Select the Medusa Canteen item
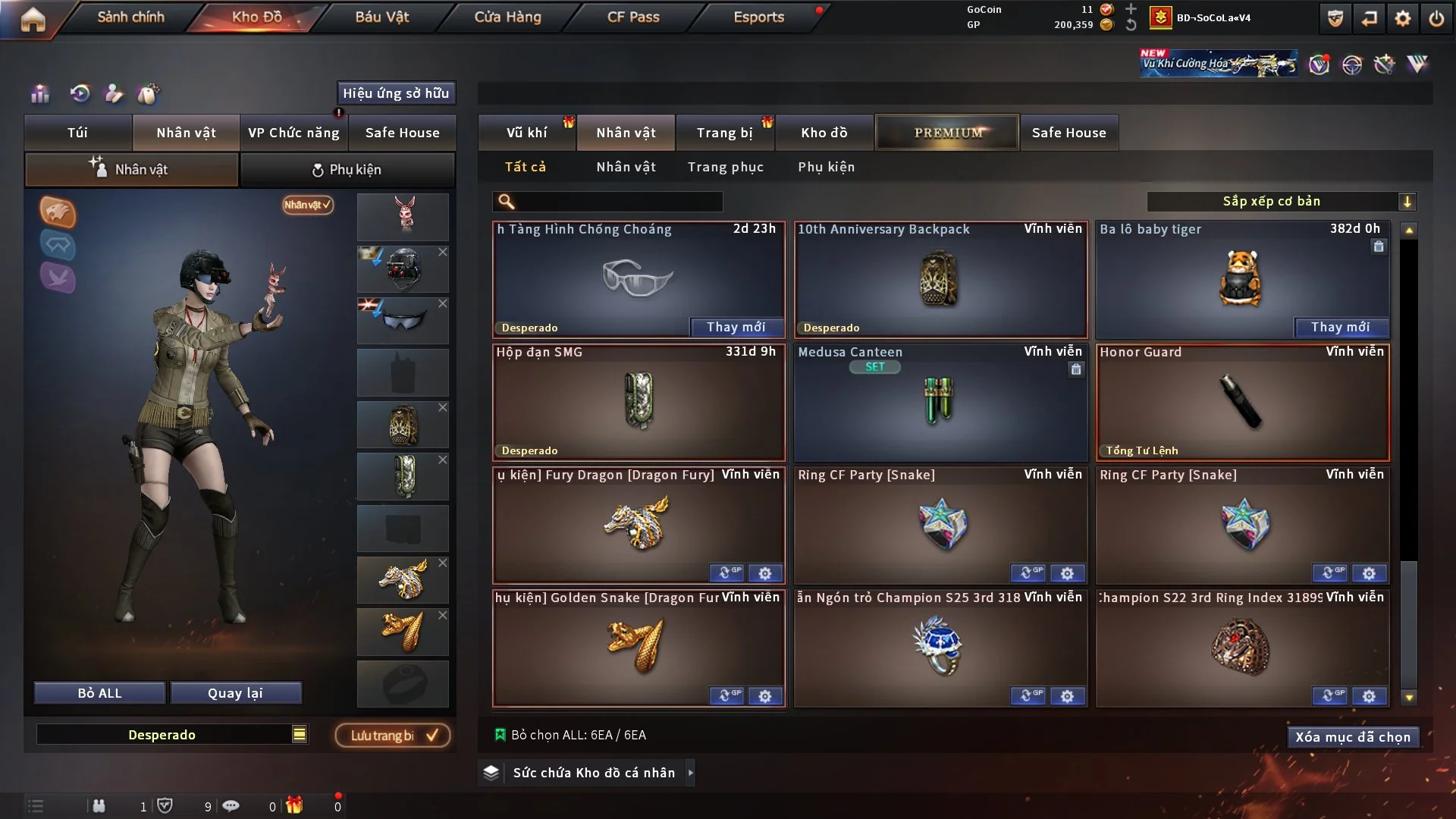 pyautogui.click(x=940, y=403)
